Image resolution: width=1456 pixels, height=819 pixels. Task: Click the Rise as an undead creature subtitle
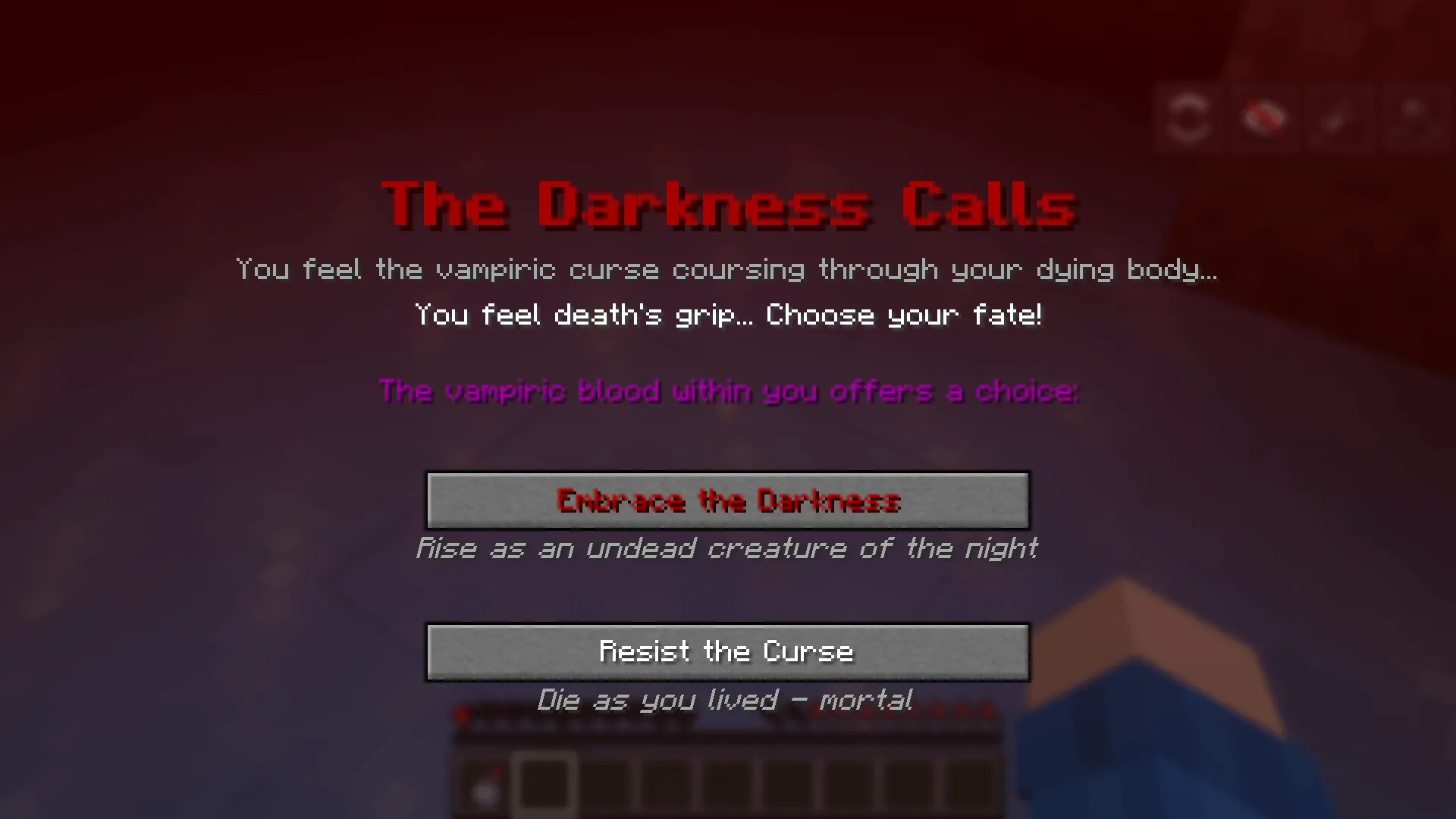726,548
